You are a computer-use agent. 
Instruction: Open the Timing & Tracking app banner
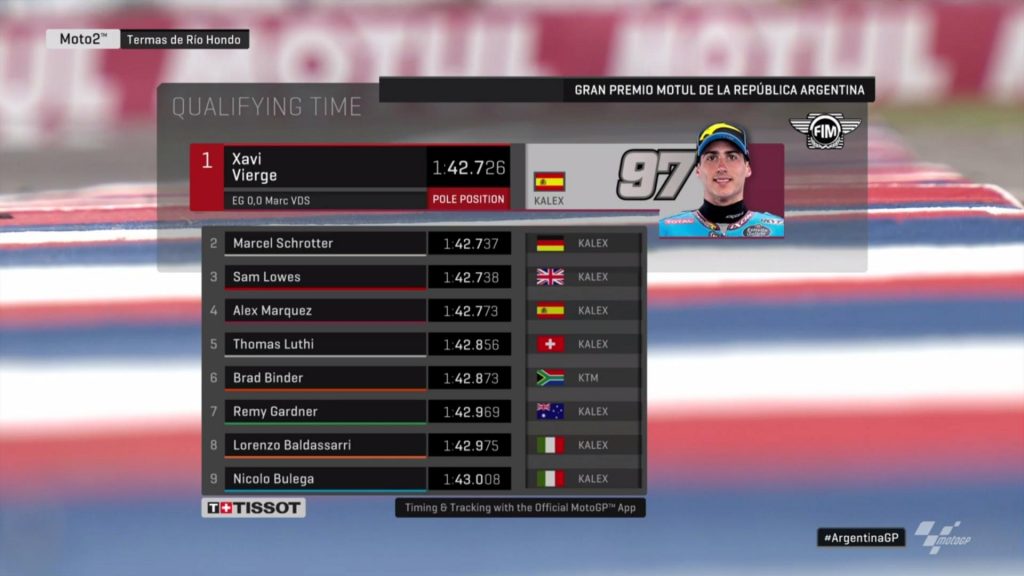pos(520,508)
